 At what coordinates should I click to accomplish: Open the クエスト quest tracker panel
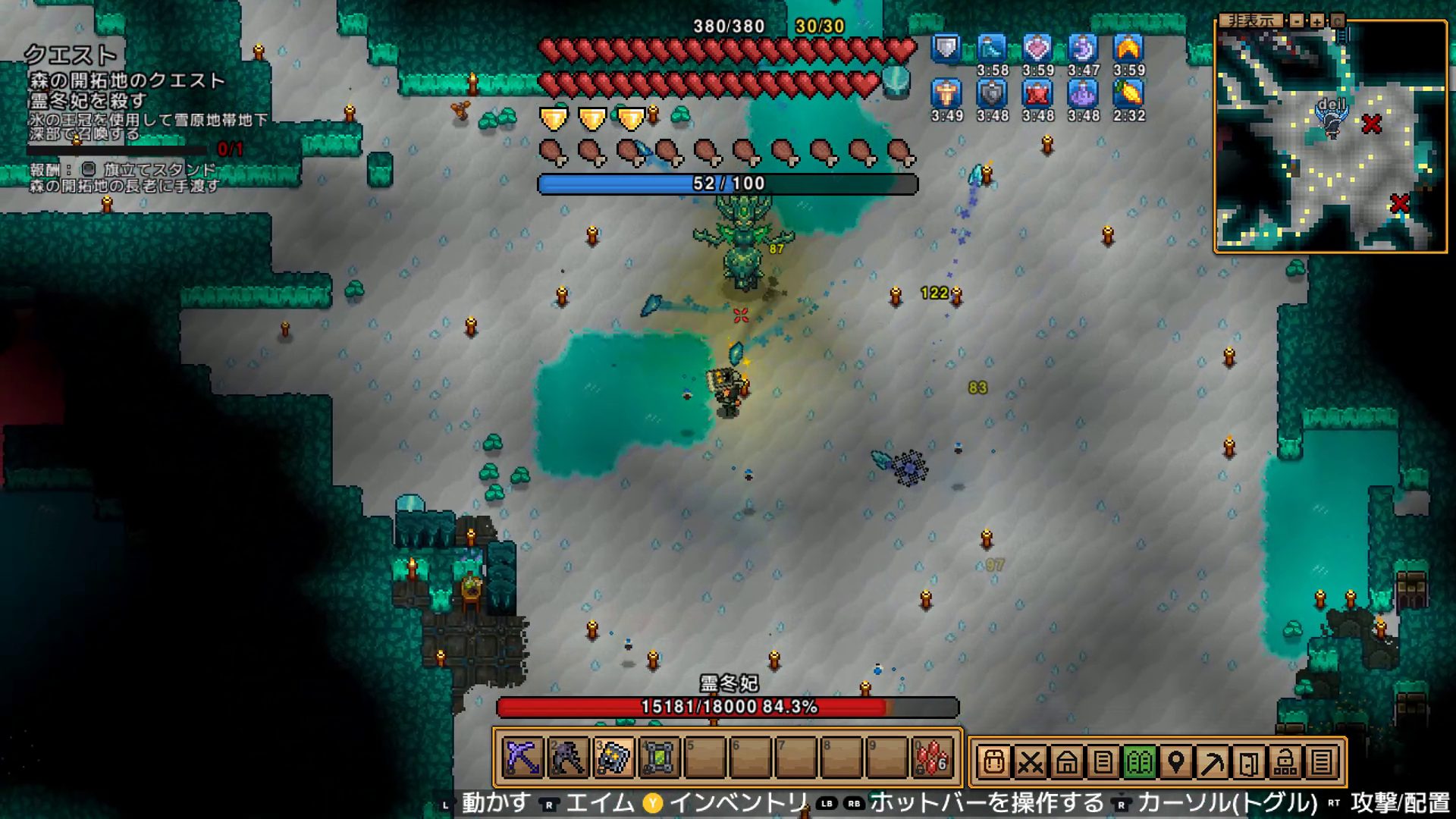pyautogui.click(x=70, y=55)
